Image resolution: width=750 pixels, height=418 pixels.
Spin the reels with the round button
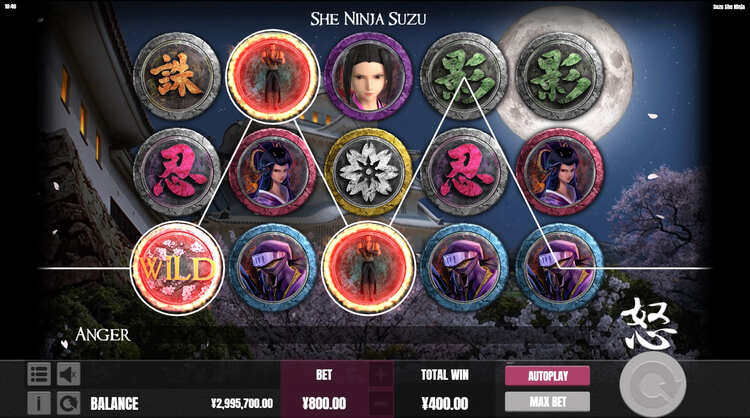point(652,386)
